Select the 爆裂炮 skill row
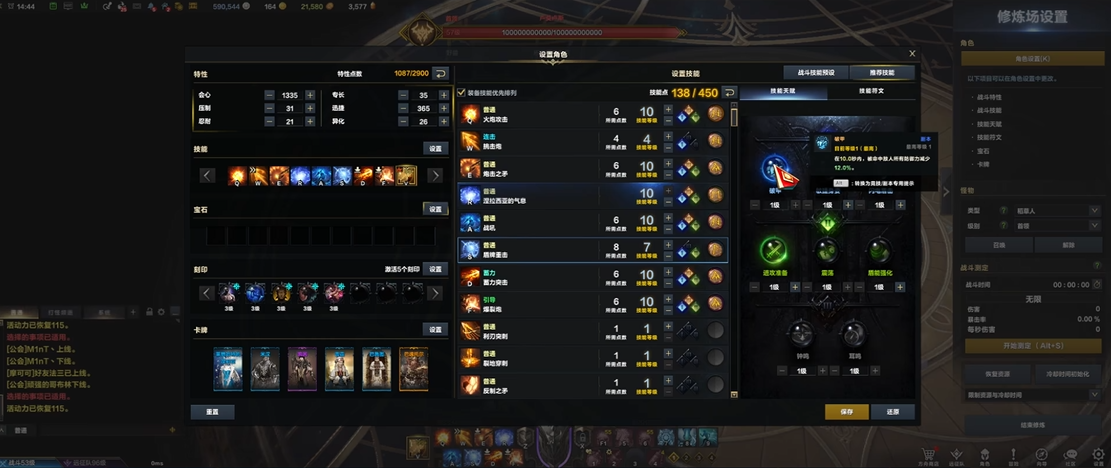Image resolution: width=1111 pixels, height=468 pixels. pos(530,302)
